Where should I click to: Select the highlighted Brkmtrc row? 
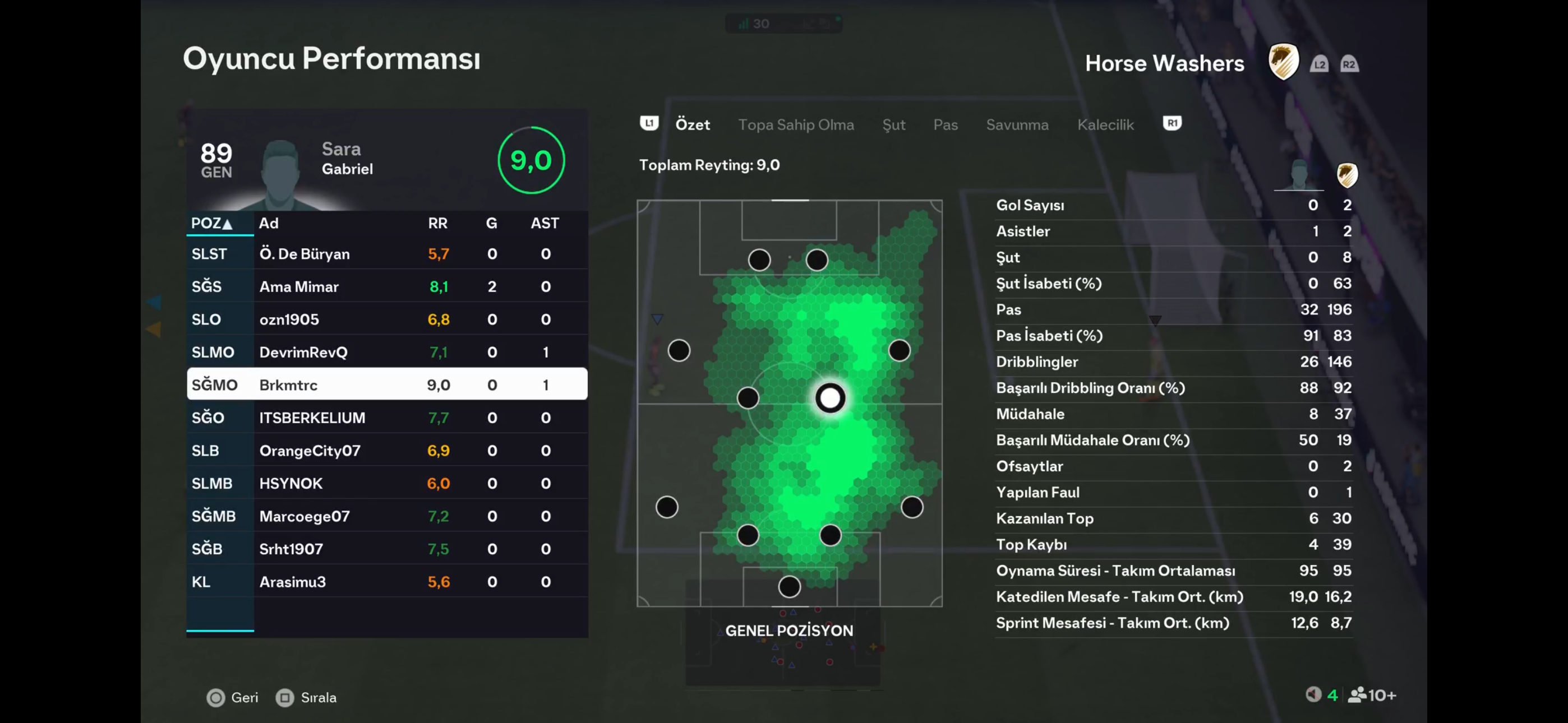pyautogui.click(x=386, y=384)
